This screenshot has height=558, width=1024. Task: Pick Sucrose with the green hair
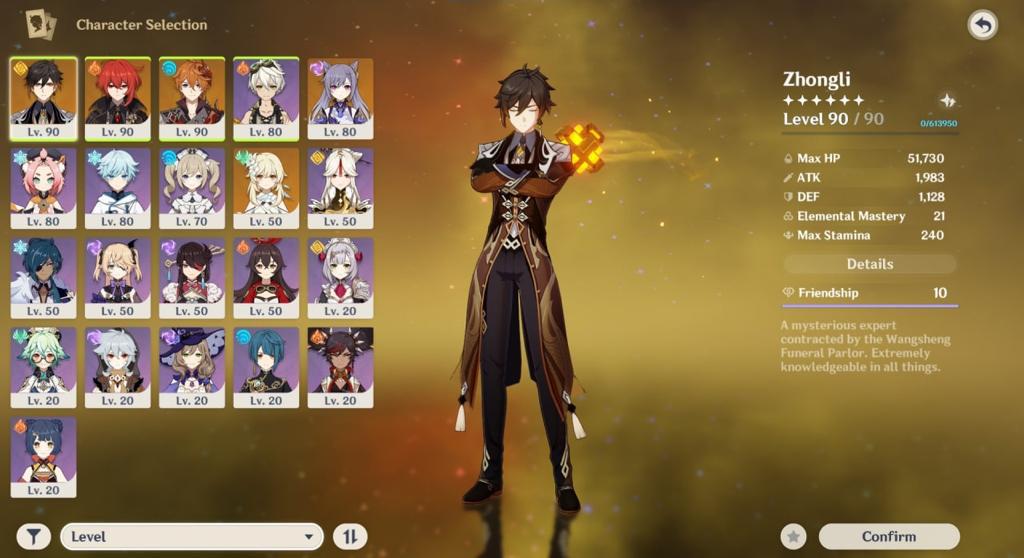(44, 366)
